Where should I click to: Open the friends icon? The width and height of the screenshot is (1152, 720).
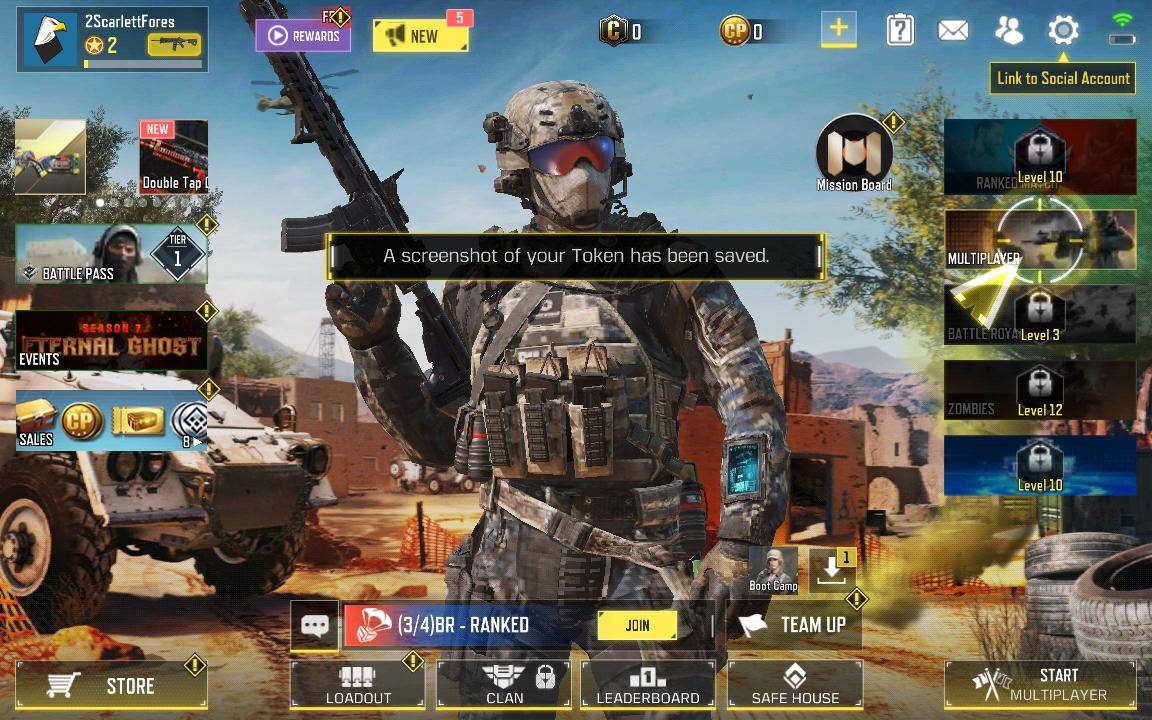click(x=1008, y=30)
